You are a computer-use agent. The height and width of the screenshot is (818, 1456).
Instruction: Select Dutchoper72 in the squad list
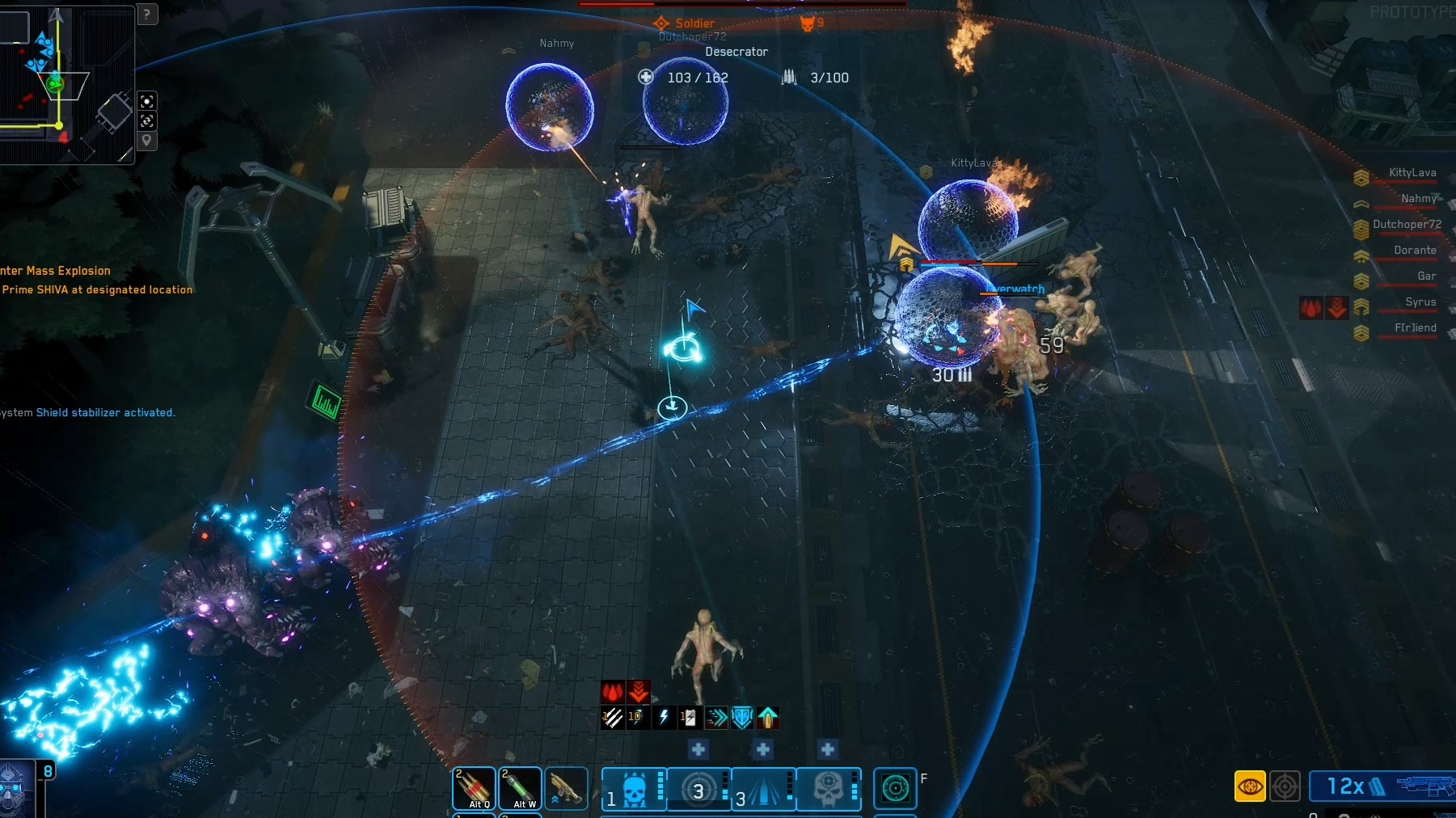click(1407, 225)
